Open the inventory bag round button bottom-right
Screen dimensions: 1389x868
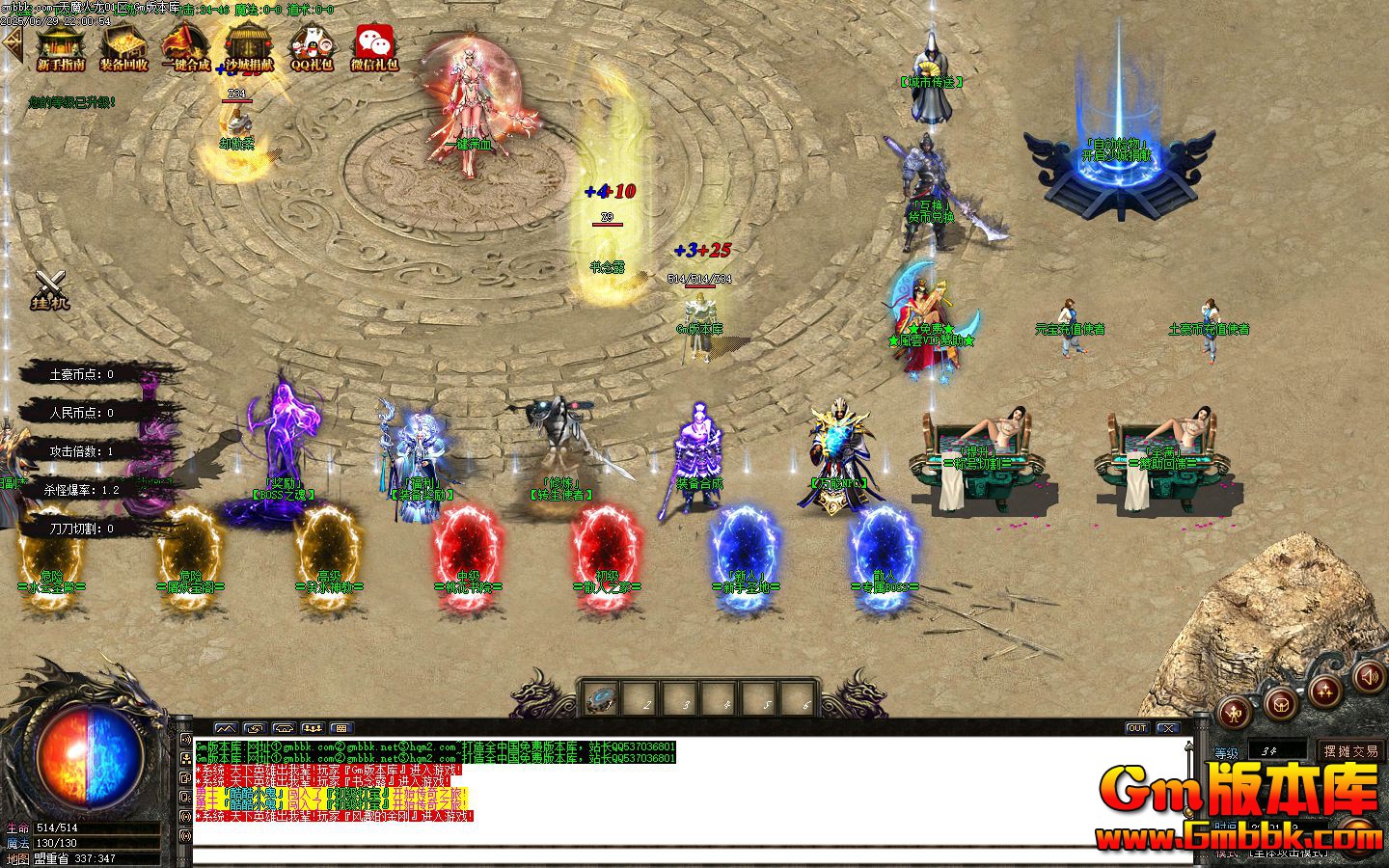pos(1280,707)
